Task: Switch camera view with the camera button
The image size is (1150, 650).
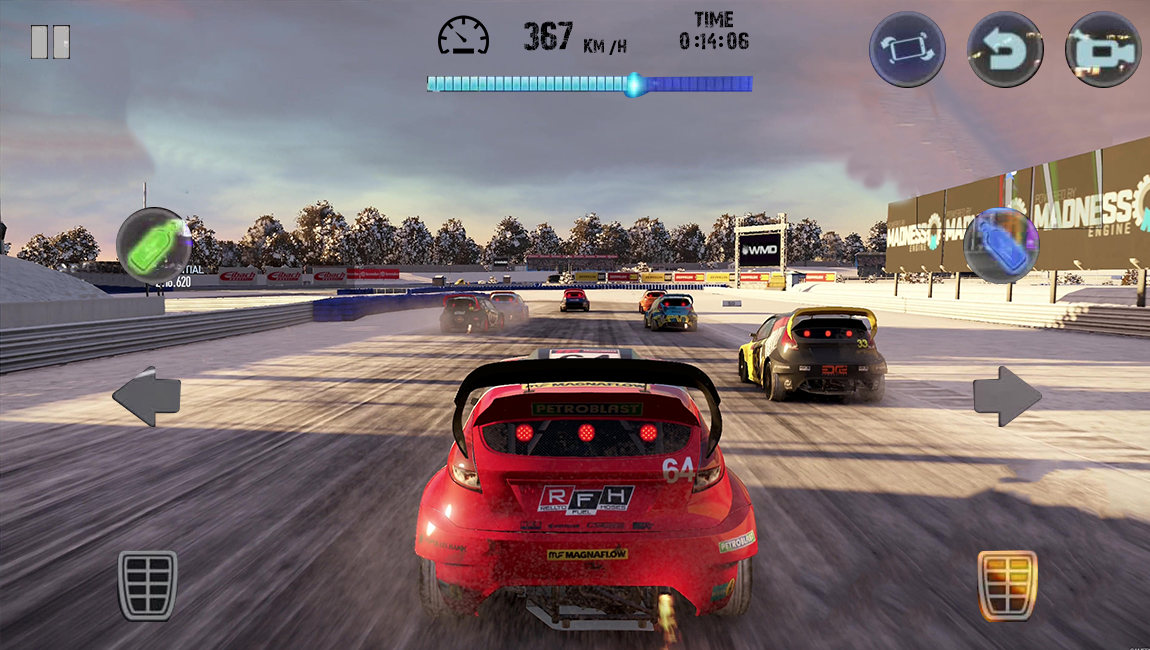Action: pos(1103,49)
